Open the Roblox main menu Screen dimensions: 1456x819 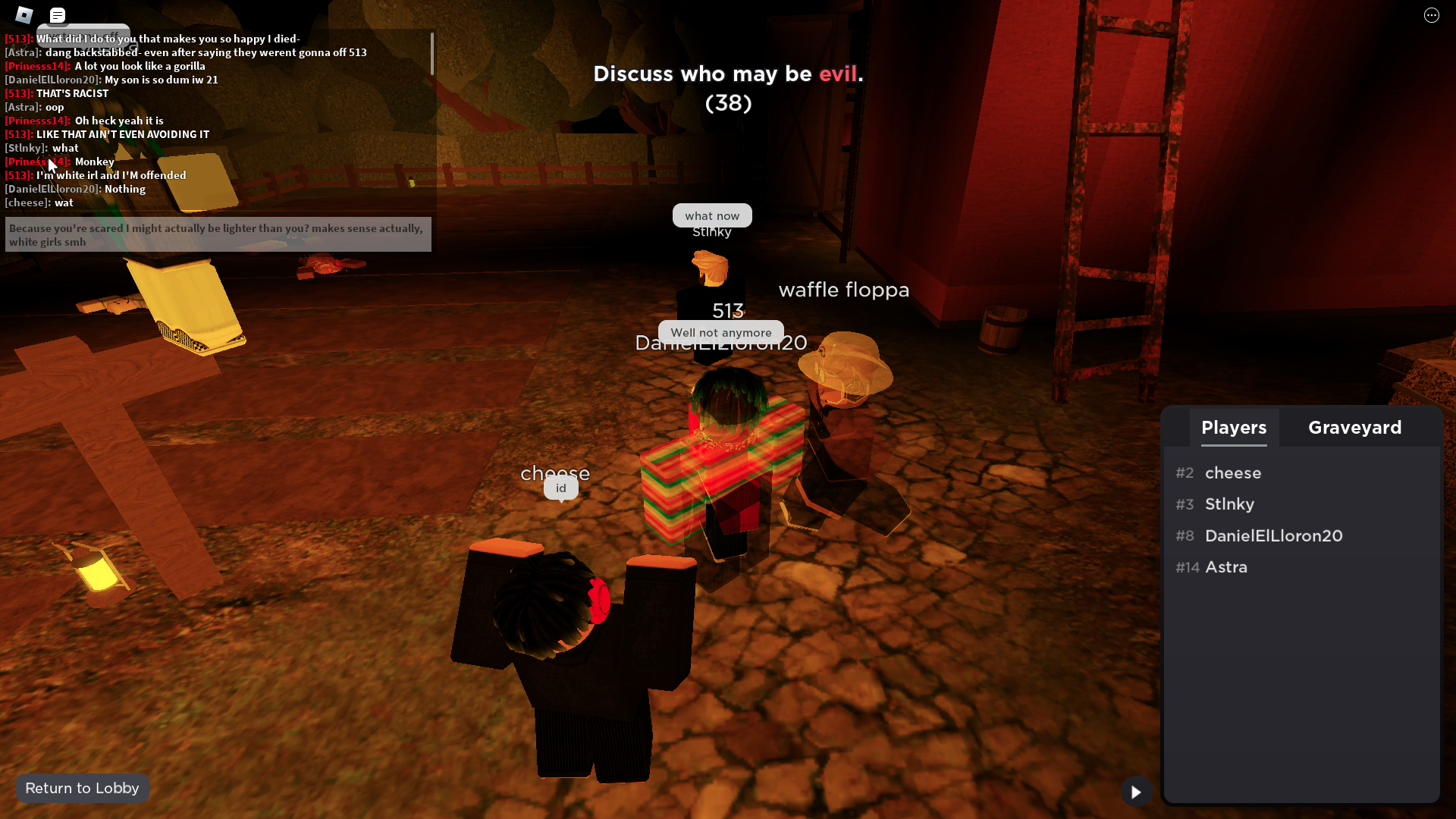point(24,15)
